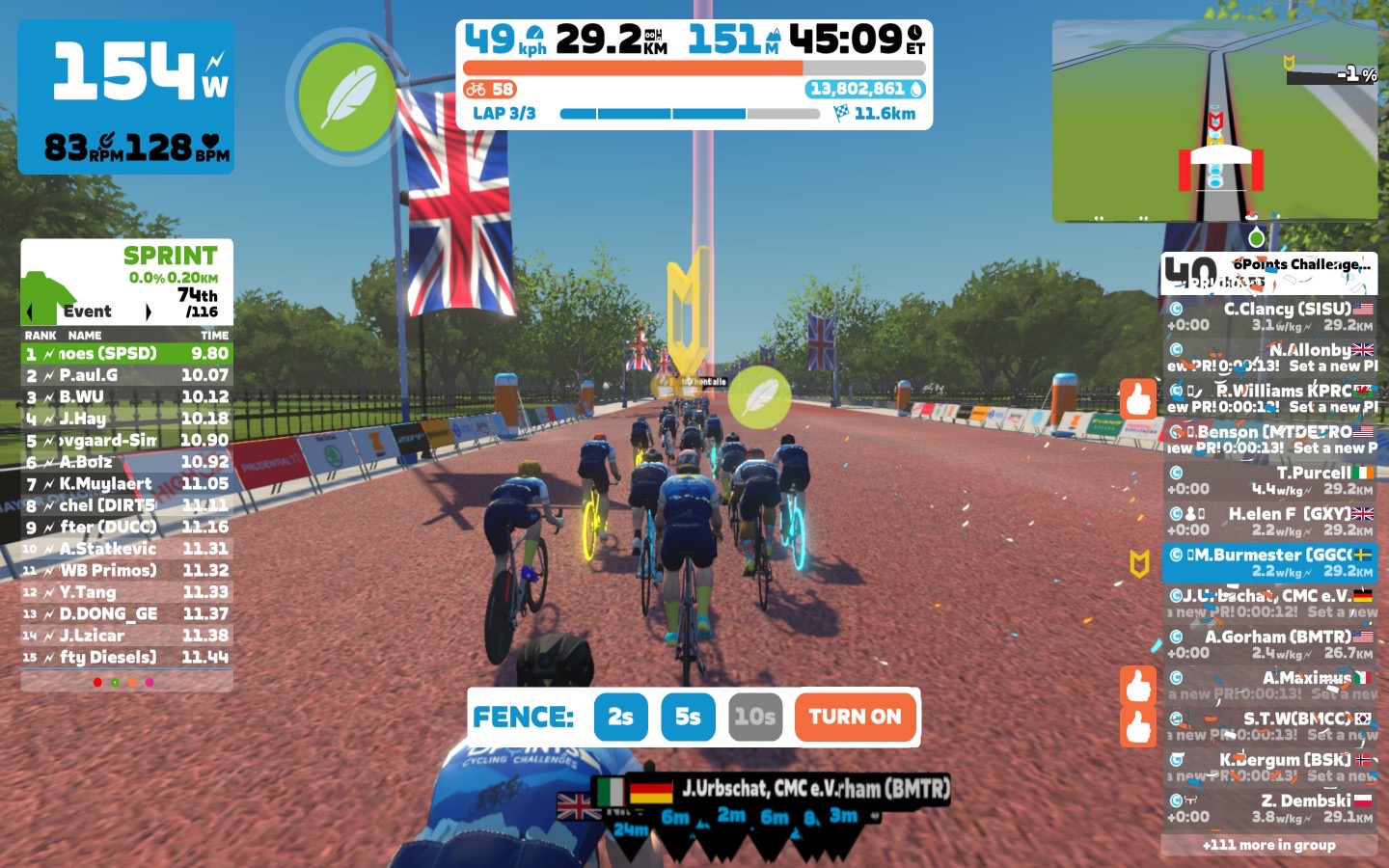Select K.Muylaert in sprint leaderboard
The width and height of the screenshot is (1389, 868).
click(126, 483)
